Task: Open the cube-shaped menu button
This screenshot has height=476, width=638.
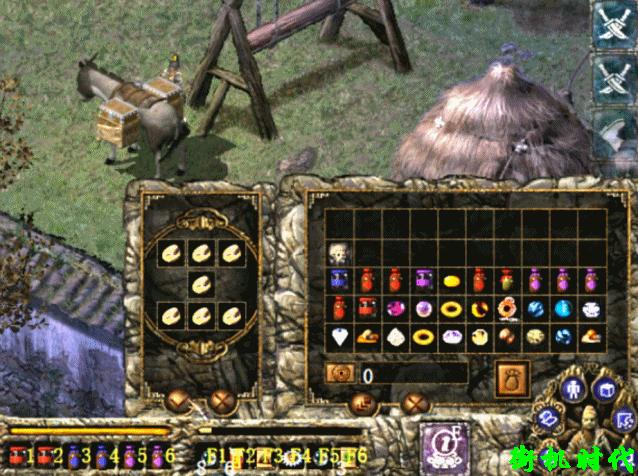Action: click(x=607, y=388)
